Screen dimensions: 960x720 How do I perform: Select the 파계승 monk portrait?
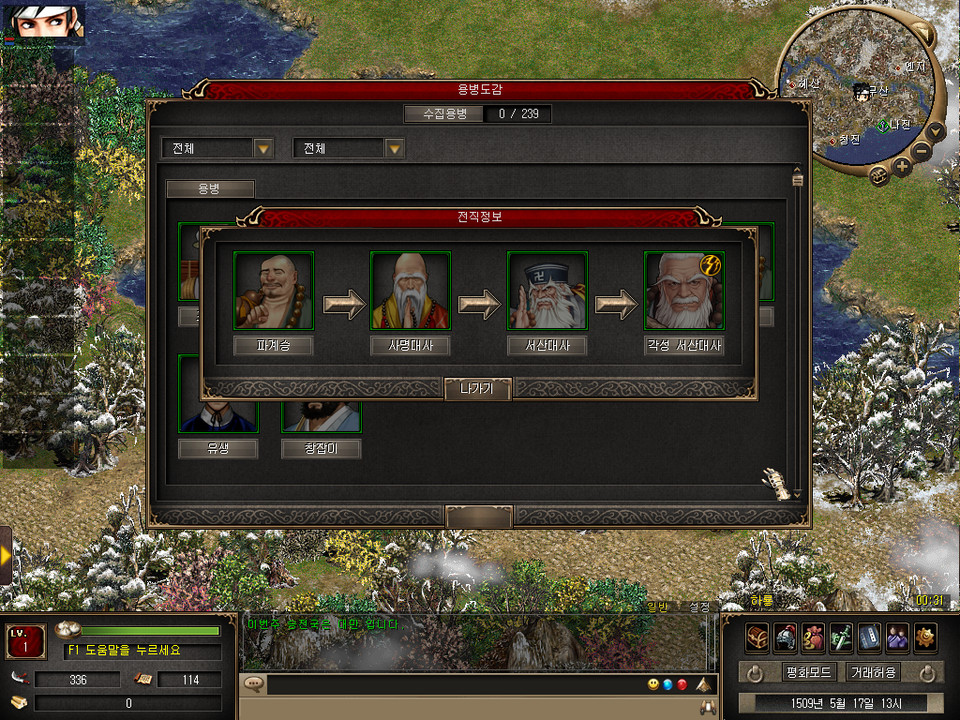[x=273, y=290]
